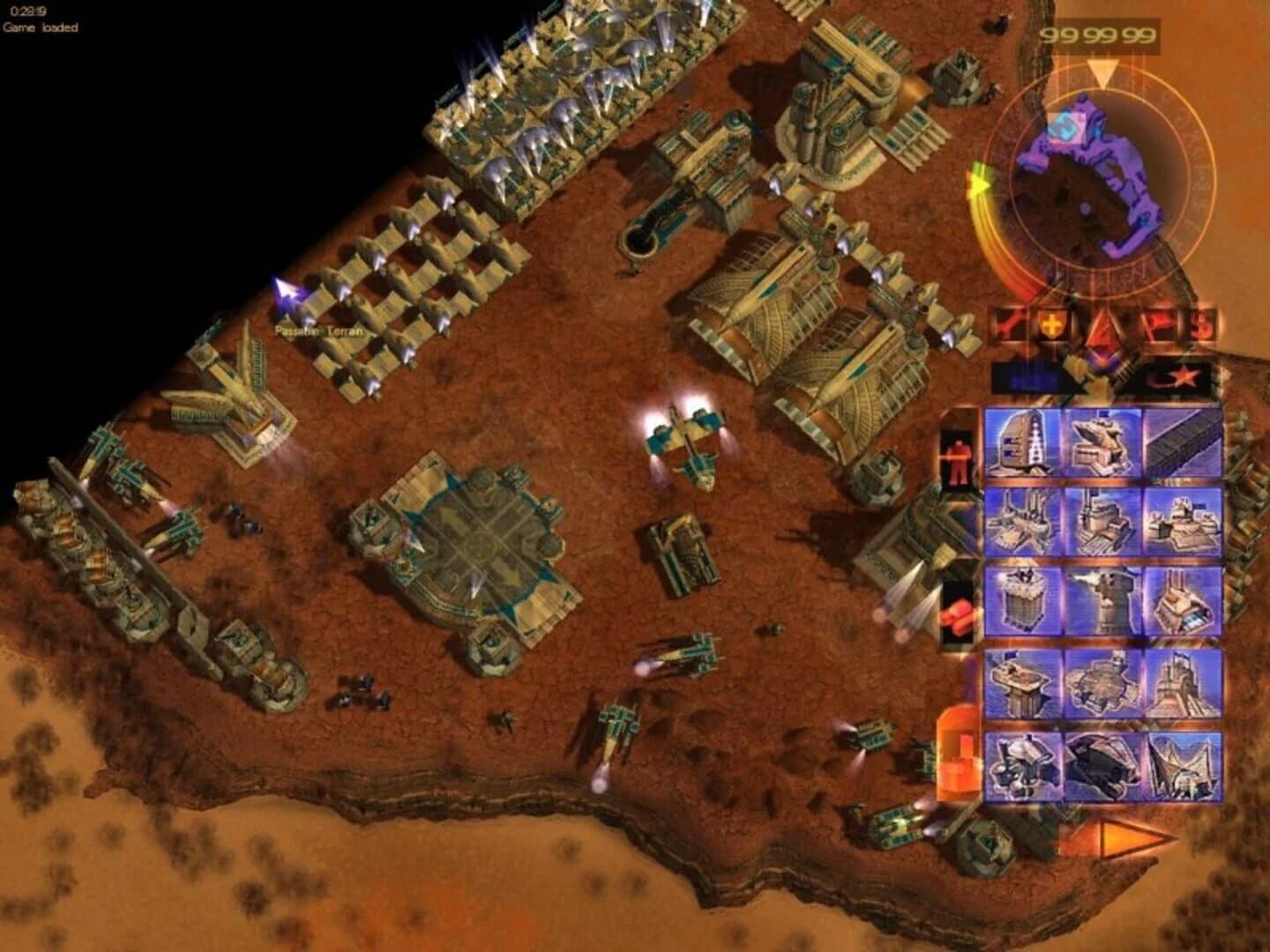The width and height of the screenshot is (1270, 952).
Task: Enable the wall segment build option
Action: tap(1184, 443)
